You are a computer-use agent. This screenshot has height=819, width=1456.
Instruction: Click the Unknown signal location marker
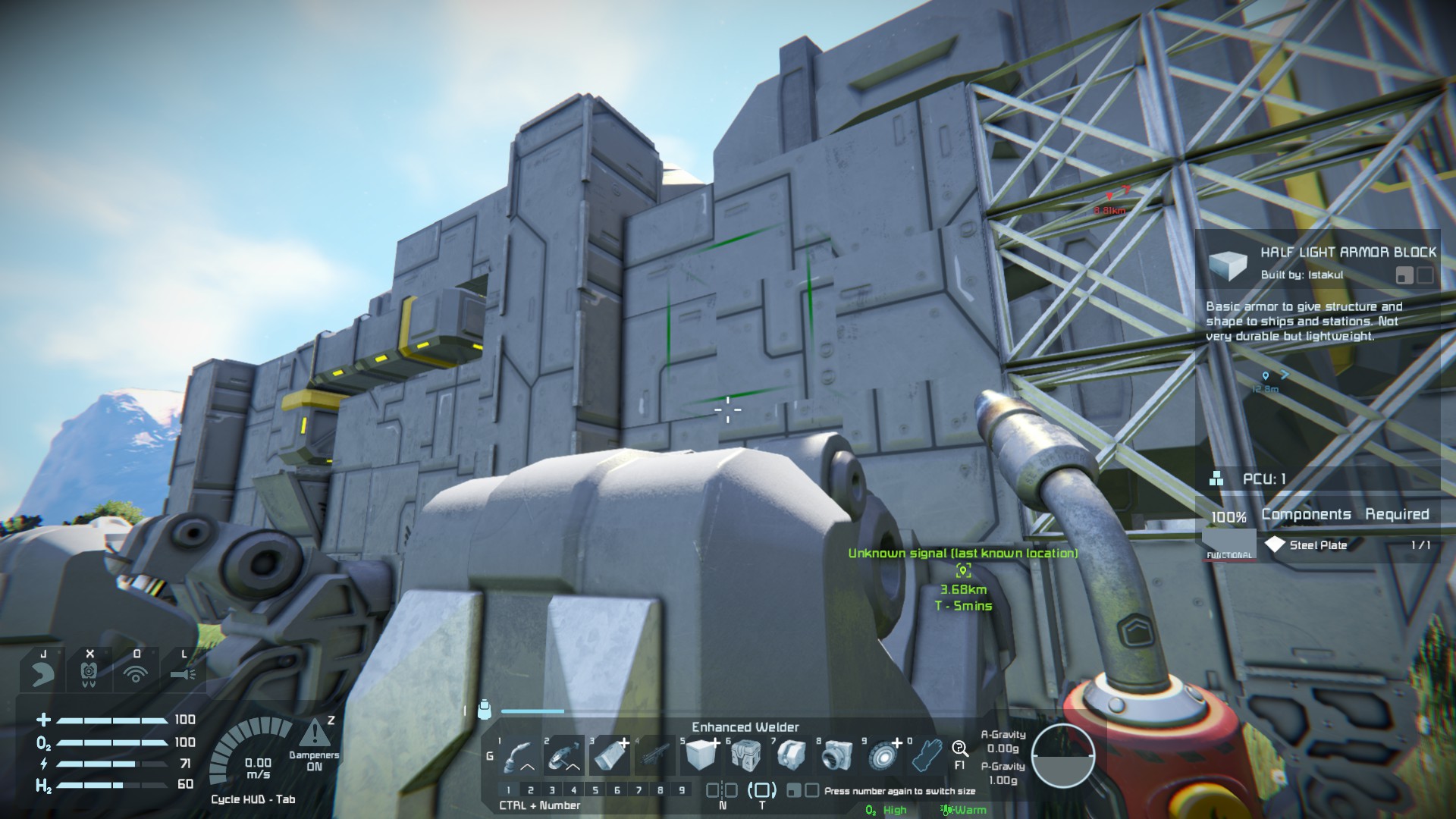coord(963,571)
